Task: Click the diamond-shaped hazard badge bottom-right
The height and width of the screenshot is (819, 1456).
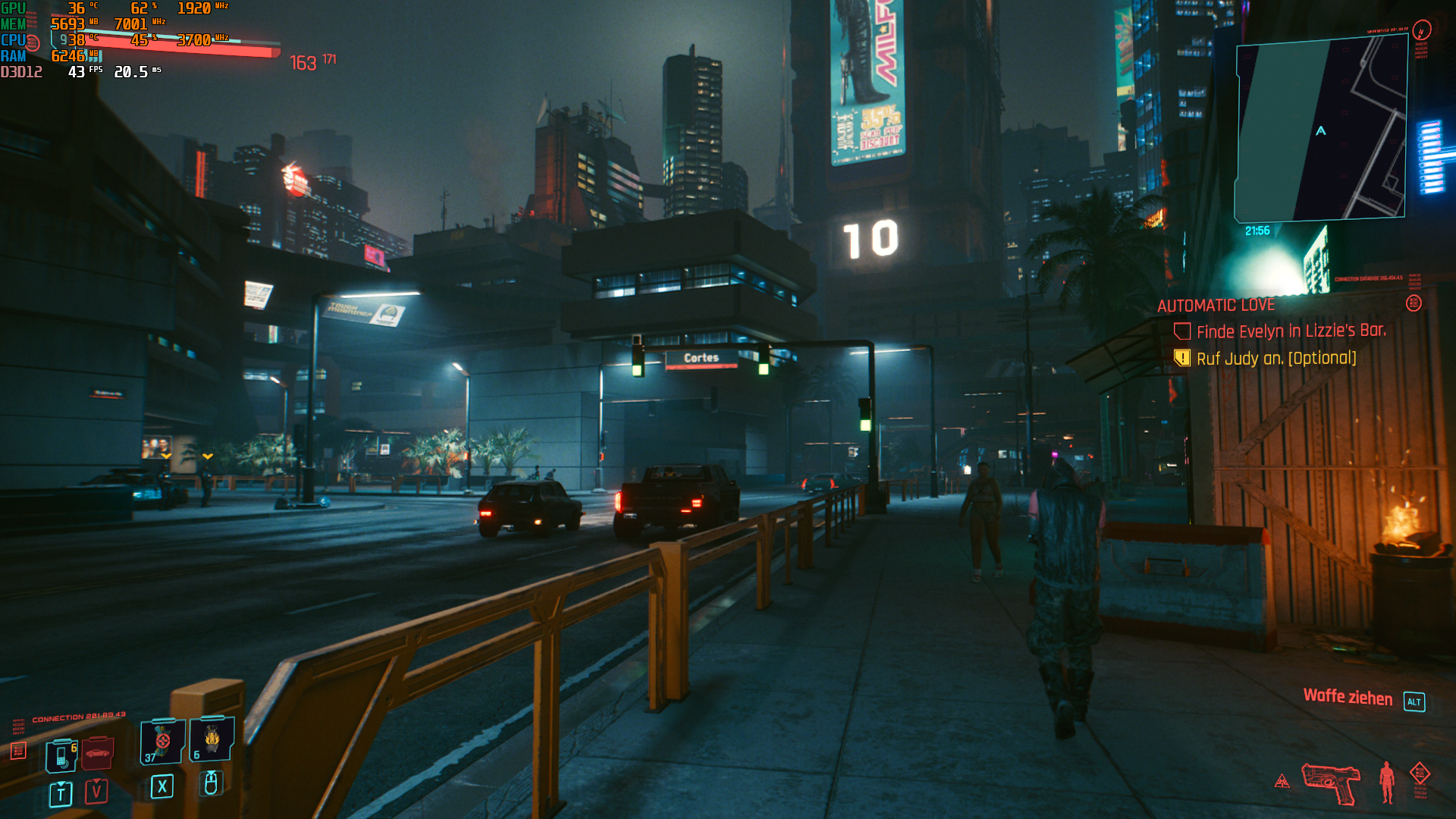Action: click(1420, 773)
